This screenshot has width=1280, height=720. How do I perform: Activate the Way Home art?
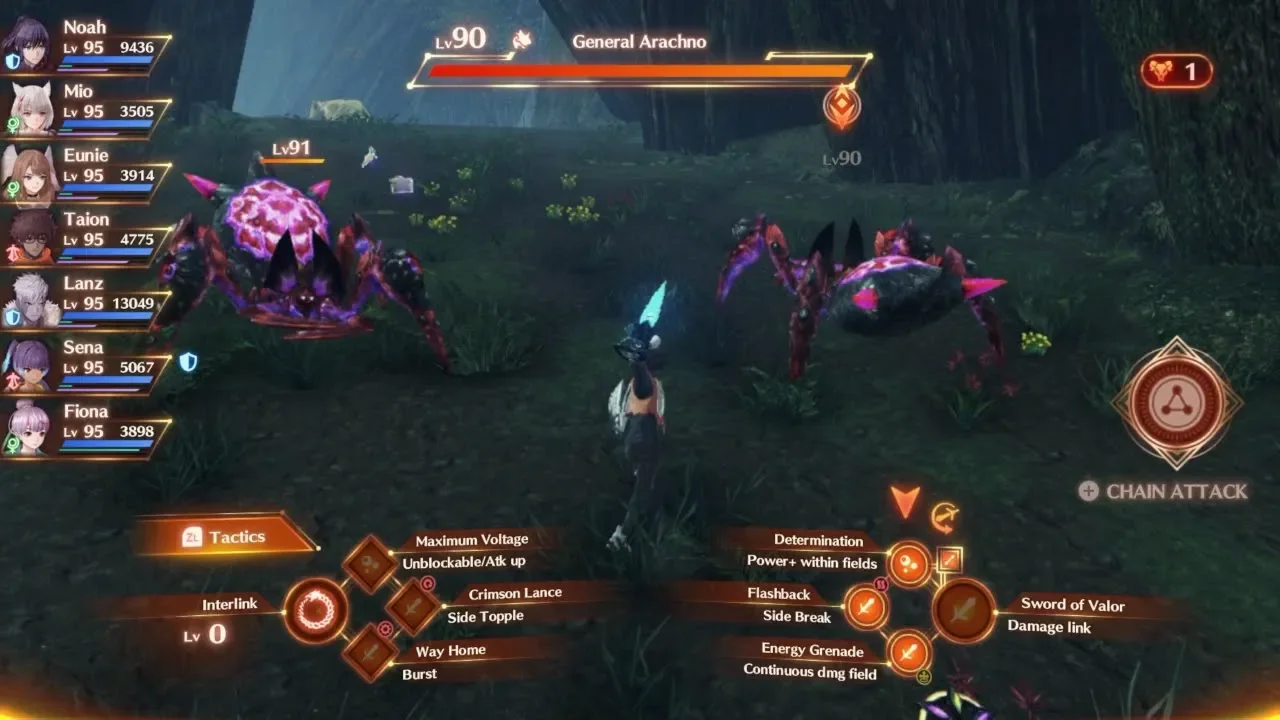371,651
